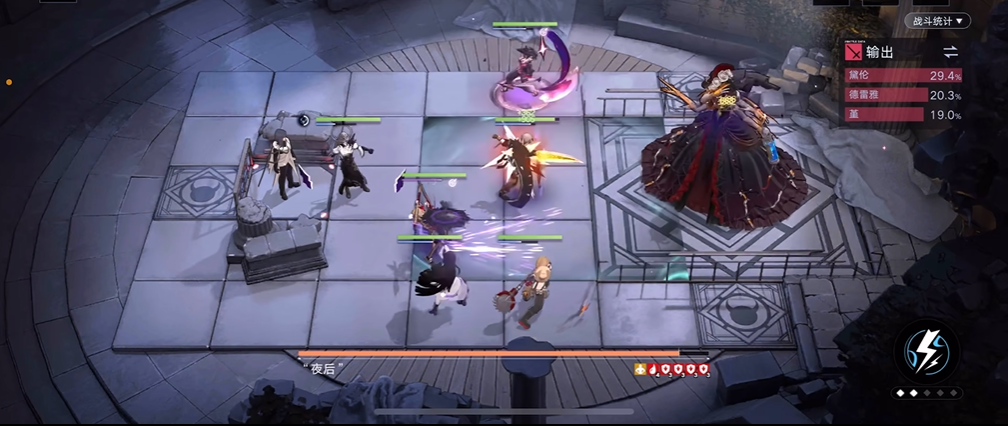1008x426 pixels.
Task: Click the red 输出 crossed-swords icon
Action: [853, 52]
